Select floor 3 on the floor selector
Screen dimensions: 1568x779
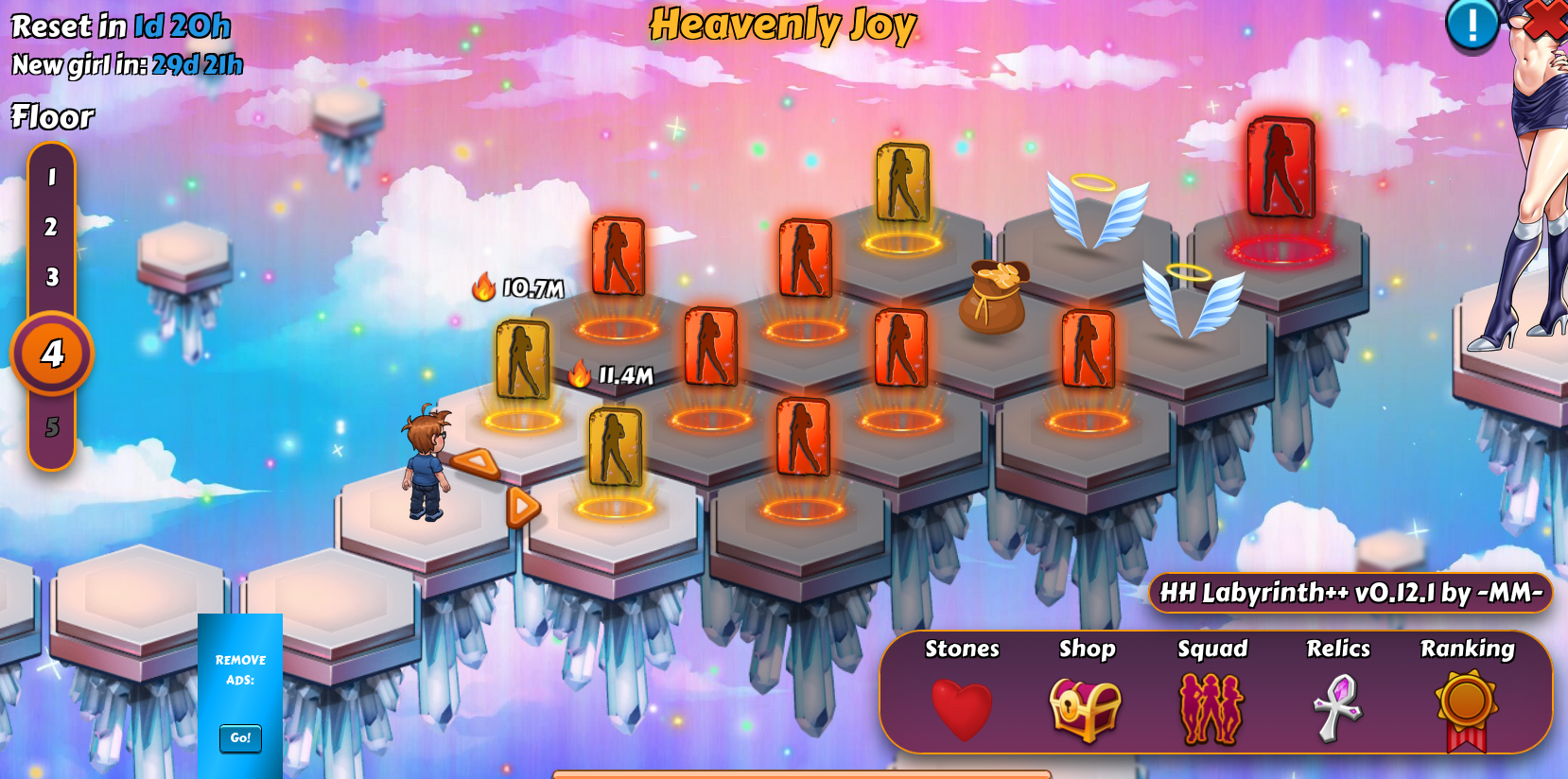tap(52, 277)
